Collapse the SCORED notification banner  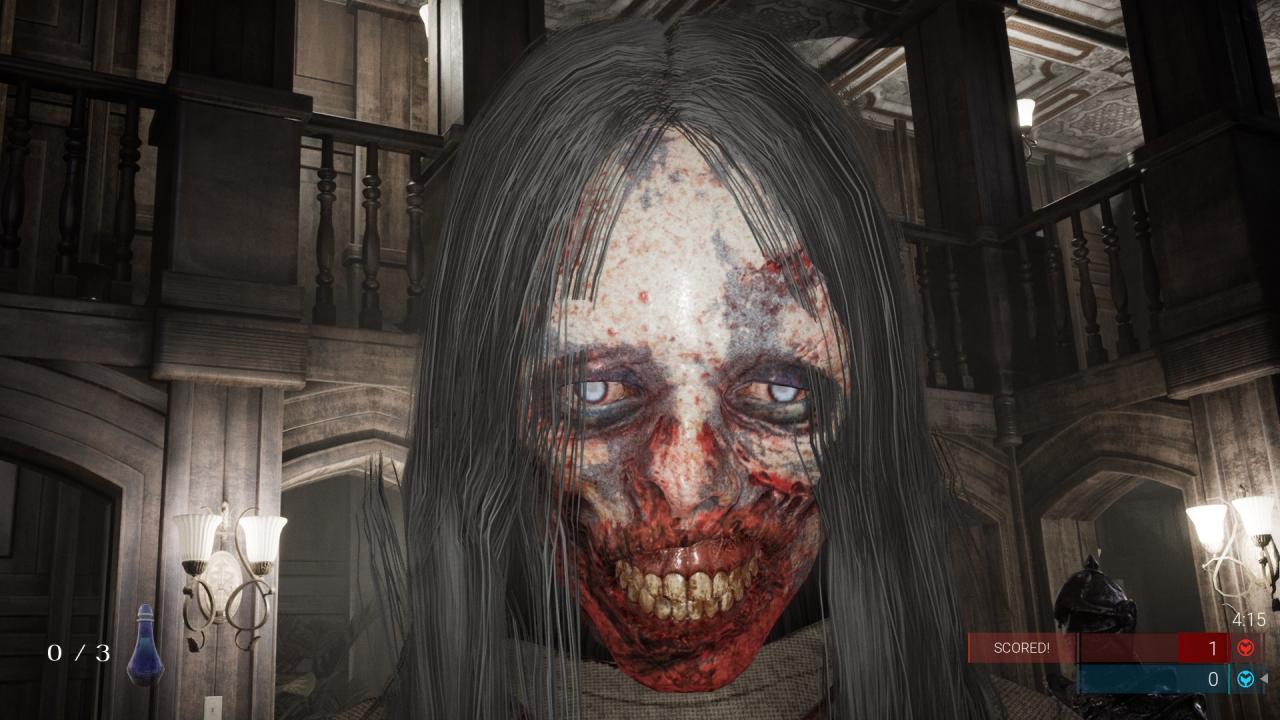pyautogui.click(x=1023, y=647)
